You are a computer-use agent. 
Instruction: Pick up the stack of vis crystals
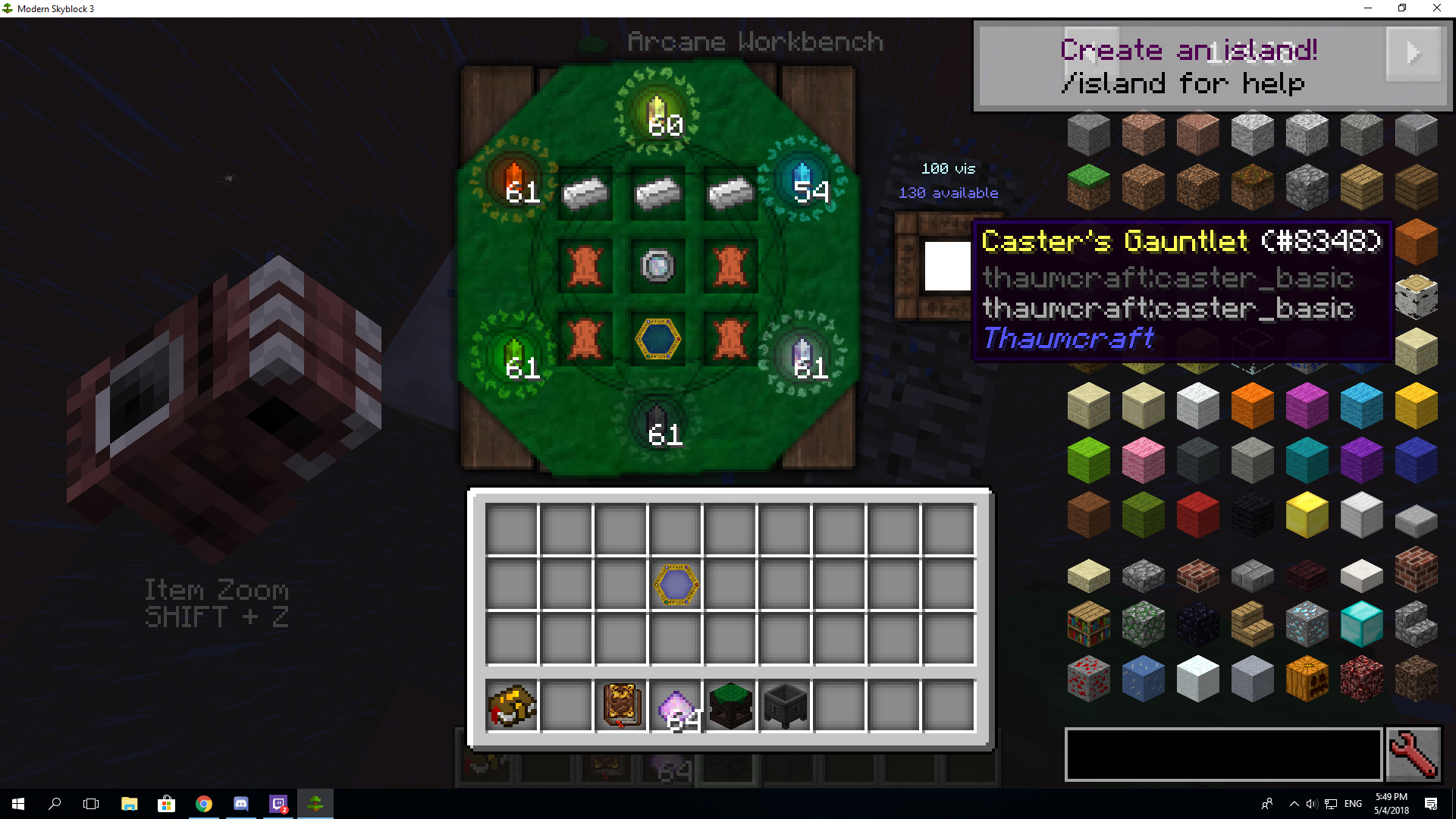click(675, 706)
